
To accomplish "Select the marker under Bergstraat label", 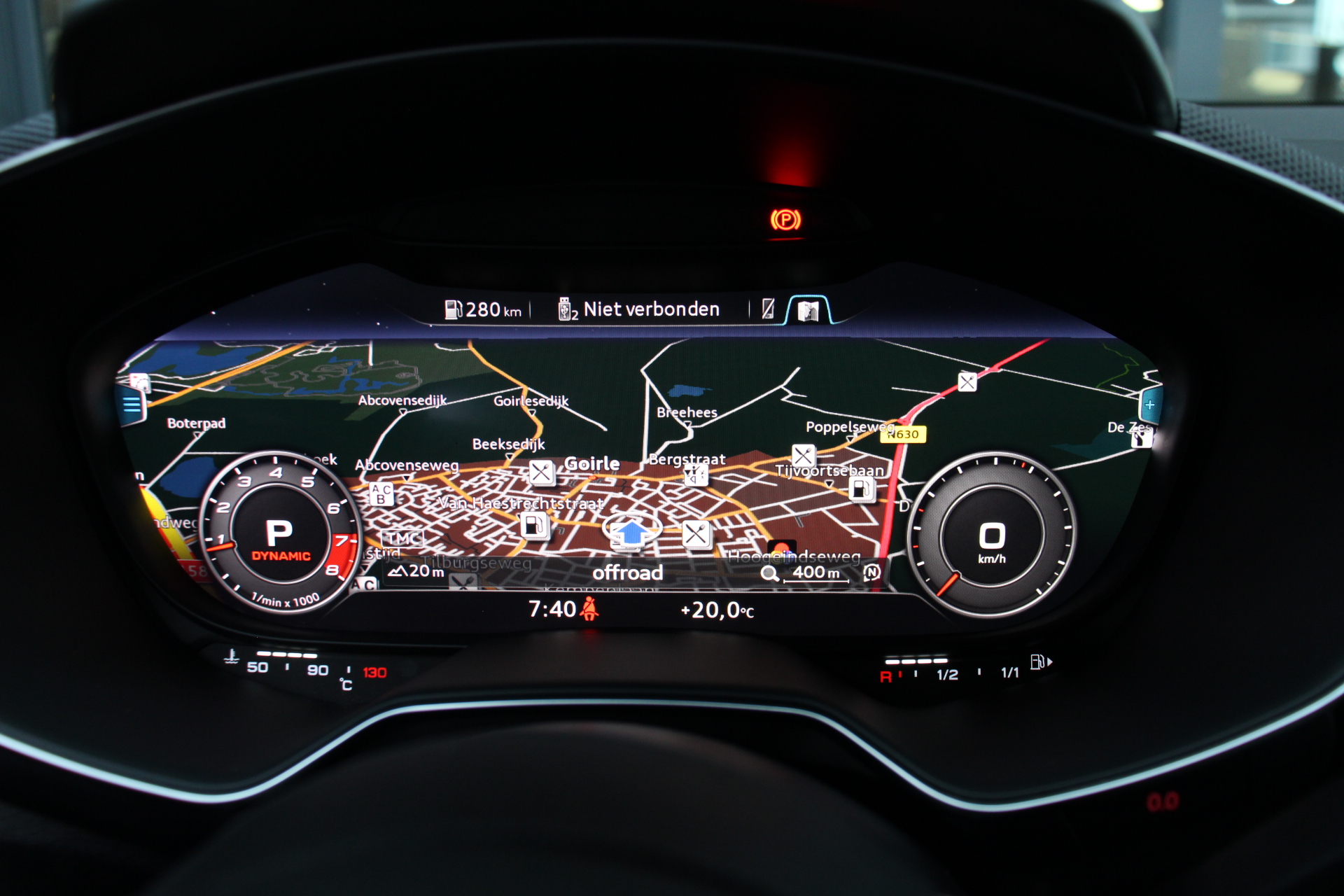I will tap(696, 476).
